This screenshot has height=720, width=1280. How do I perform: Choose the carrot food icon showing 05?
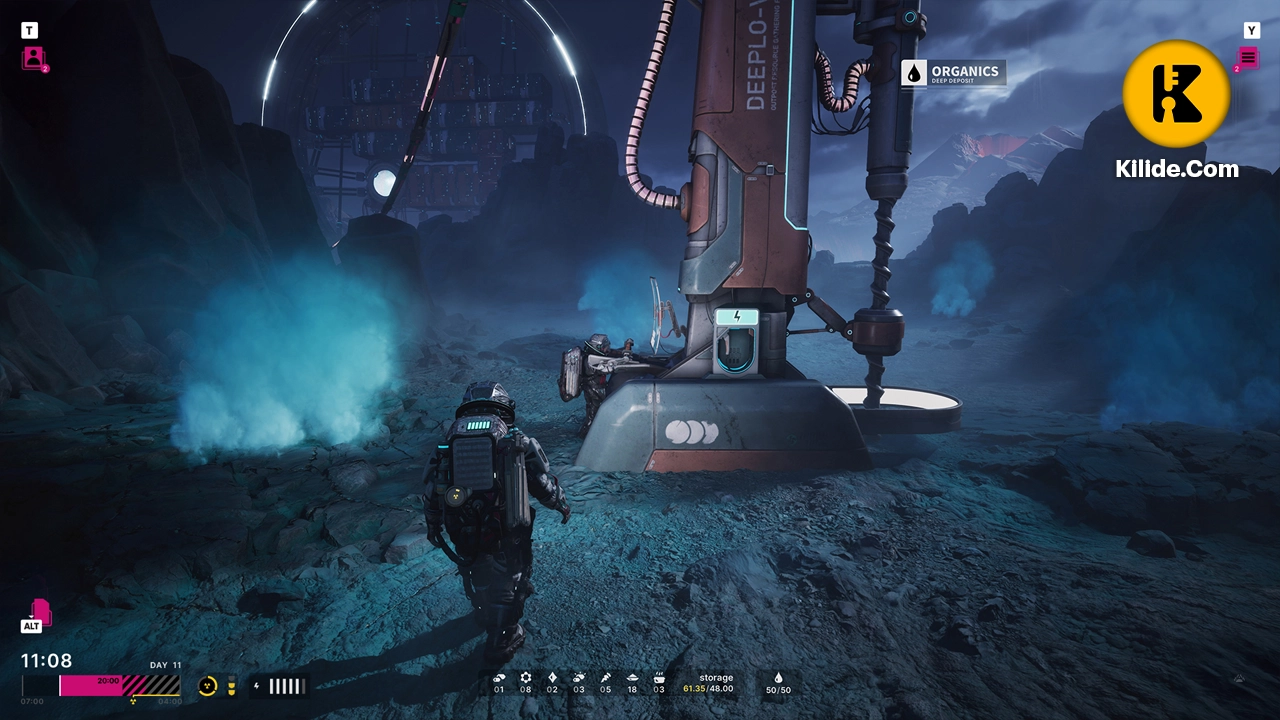tap(605, 678)
